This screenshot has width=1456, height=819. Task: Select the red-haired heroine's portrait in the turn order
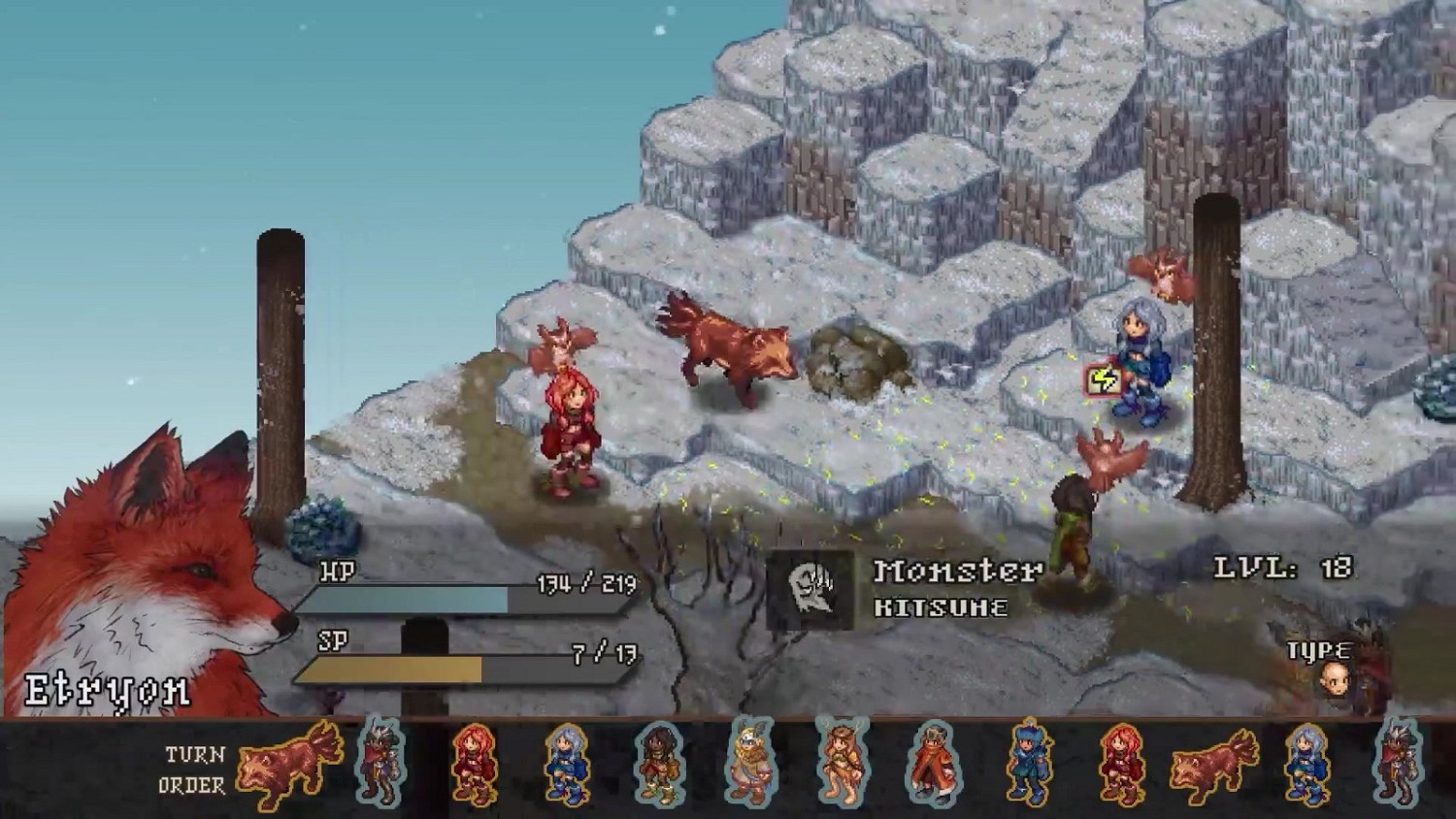point(474,767)
